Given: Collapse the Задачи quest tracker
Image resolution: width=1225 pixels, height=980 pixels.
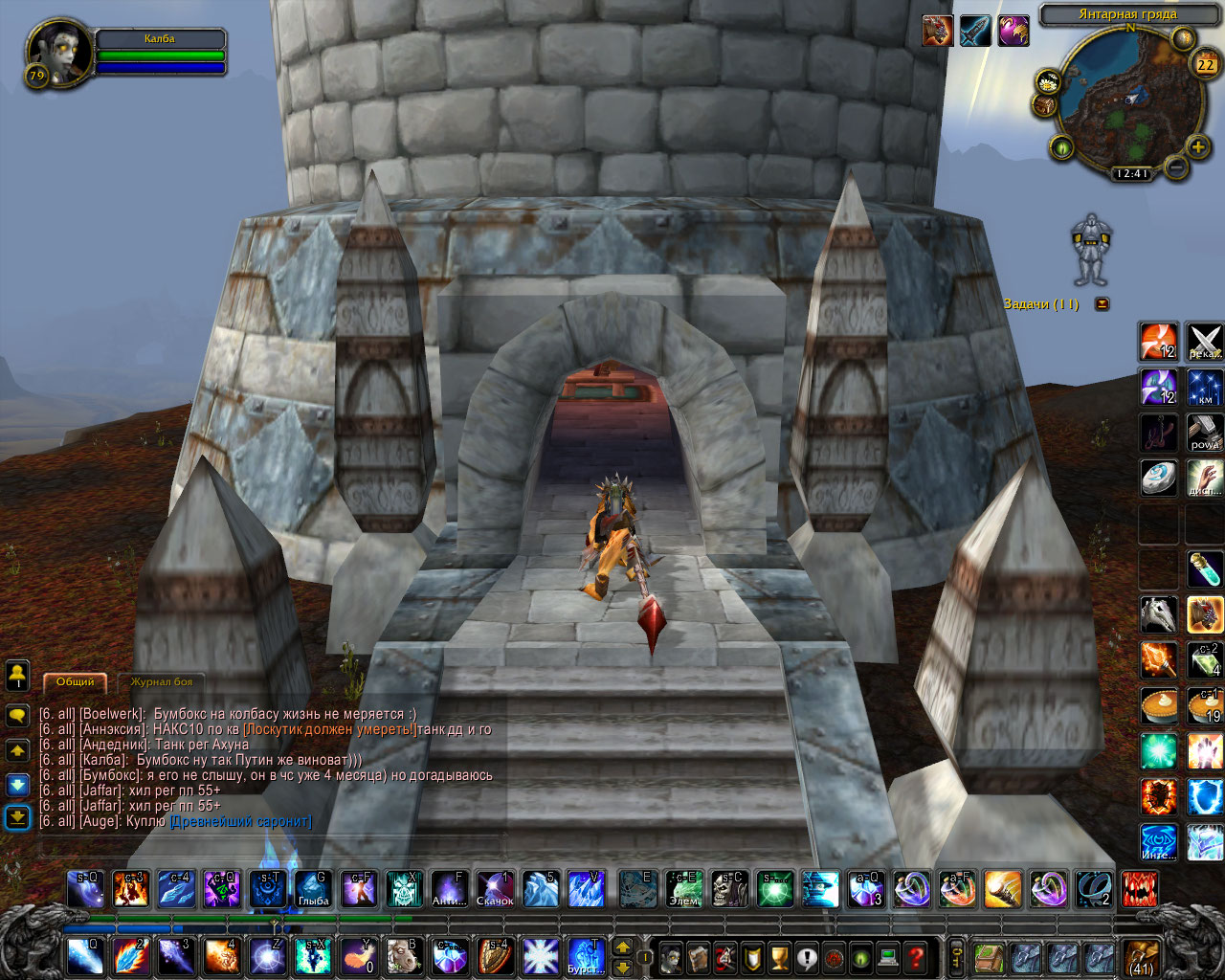Looking at the screenshot, I should point(1102,304).
